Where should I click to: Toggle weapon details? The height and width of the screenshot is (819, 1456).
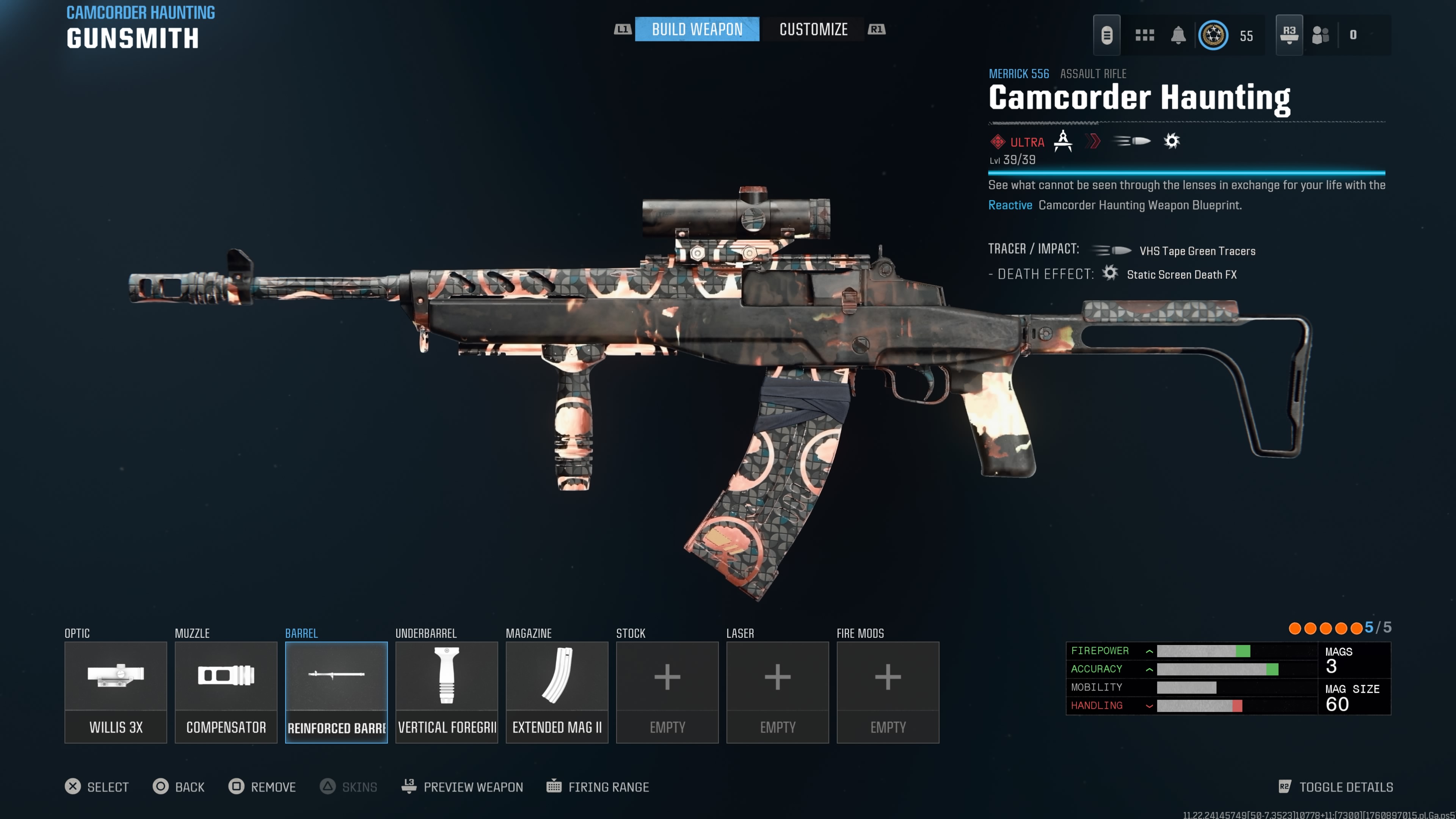point(1335,787)
